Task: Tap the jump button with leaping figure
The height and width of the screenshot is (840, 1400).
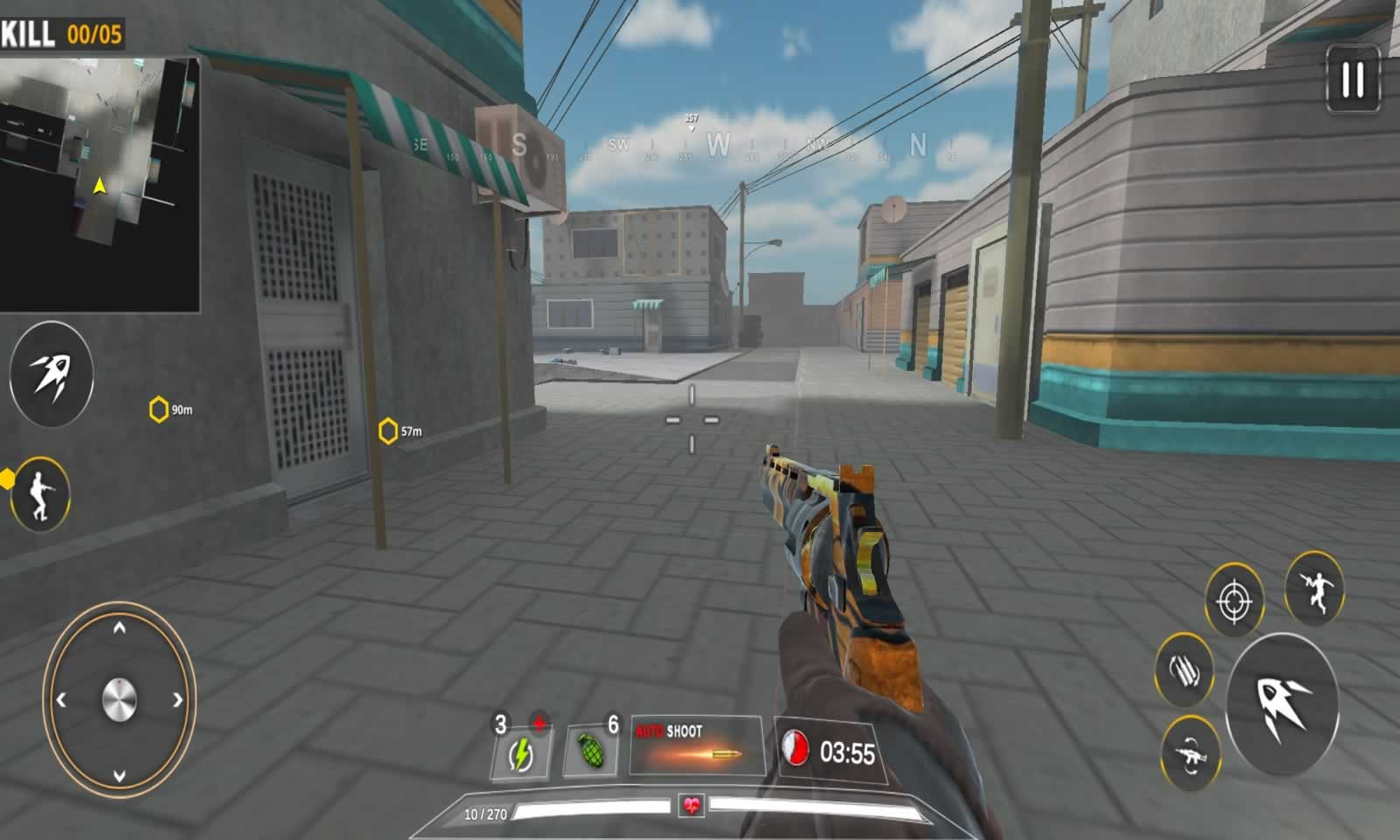Action: pyautogui.click(x=1314, y=590)
